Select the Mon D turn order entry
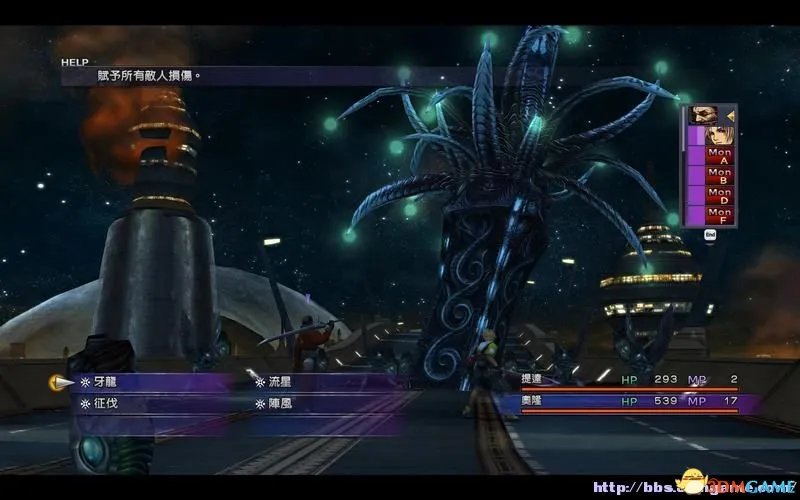The width and height of the screenshot is (800, 500). click(x=719, y=194)
